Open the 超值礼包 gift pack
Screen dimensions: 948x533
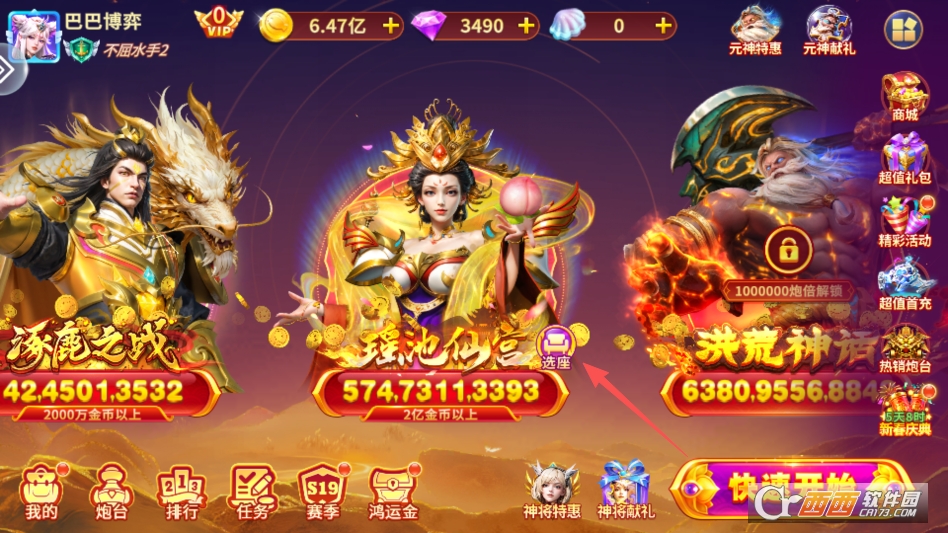905,160
